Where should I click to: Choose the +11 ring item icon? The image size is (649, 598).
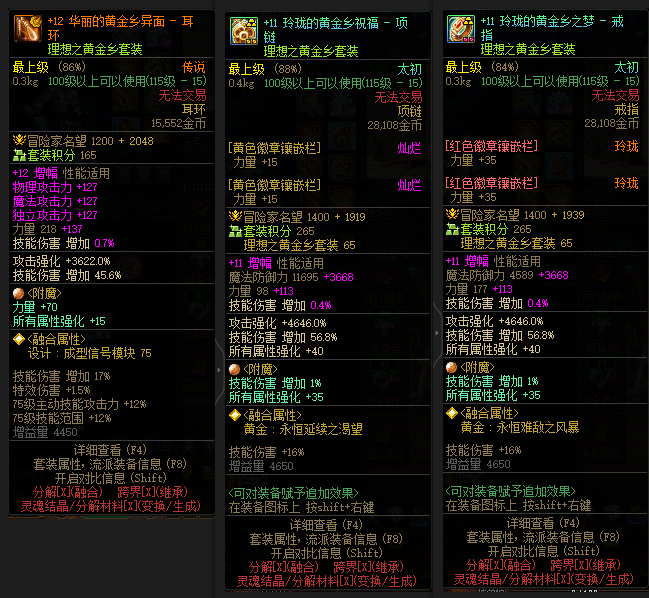(460, 30)
